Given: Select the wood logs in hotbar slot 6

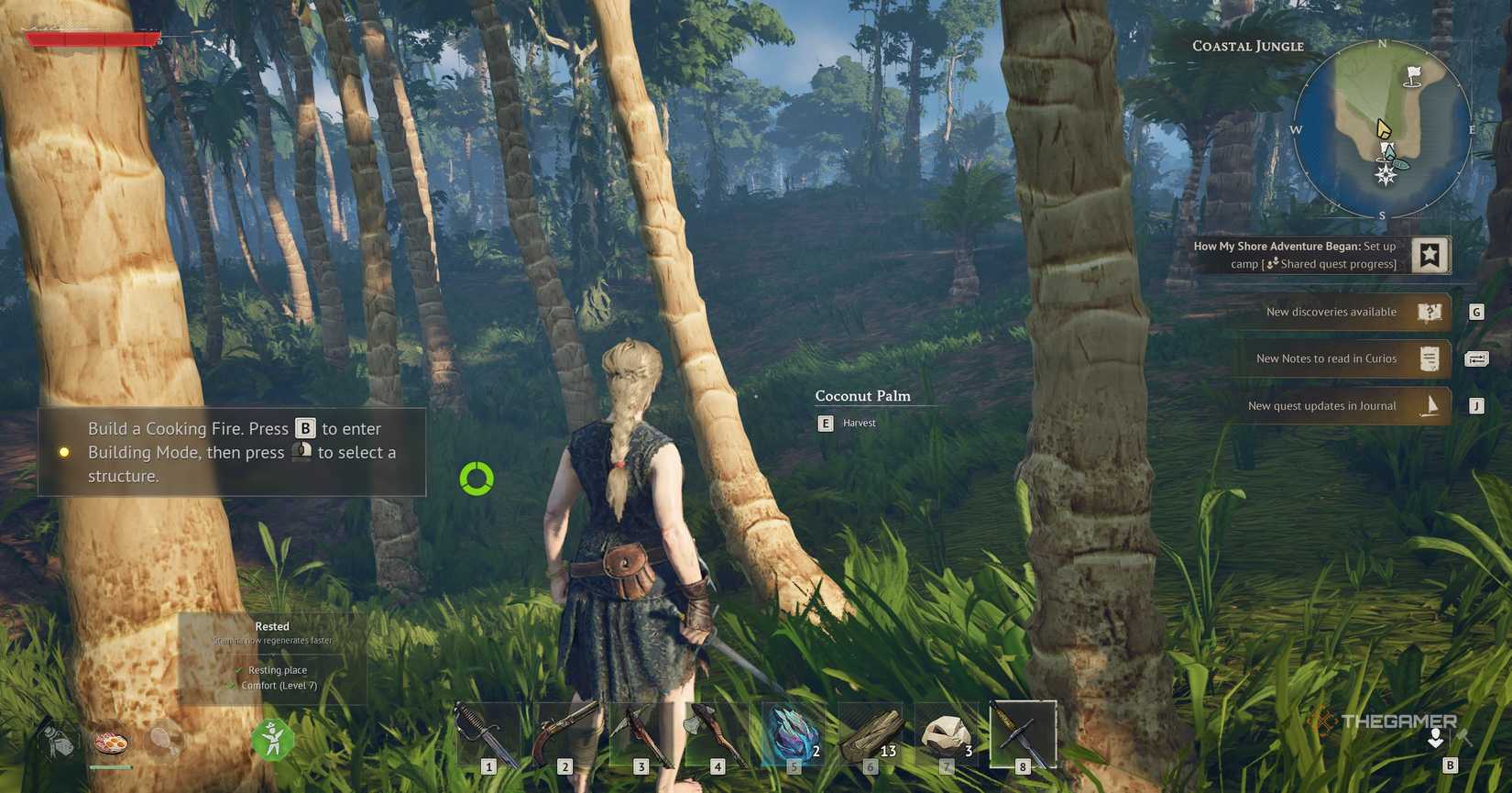Looking at the screenshot, I should (x=869, y=733).
